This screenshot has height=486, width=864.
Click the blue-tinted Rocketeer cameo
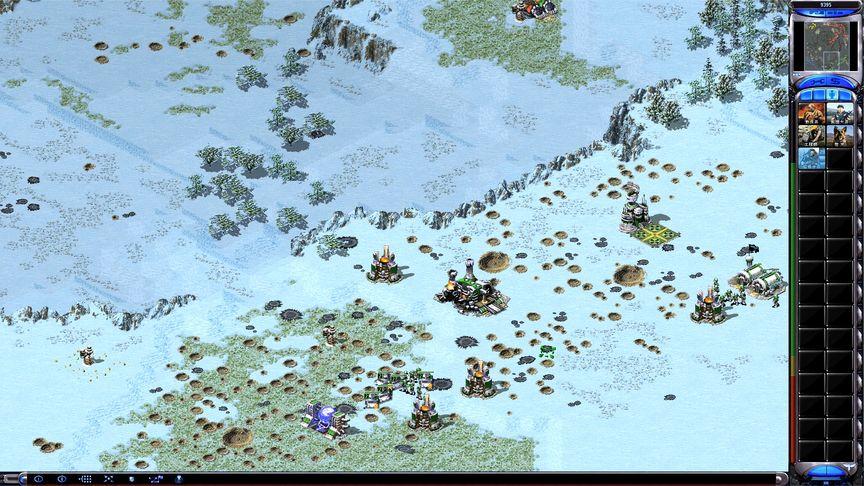(x=811, y=158)
